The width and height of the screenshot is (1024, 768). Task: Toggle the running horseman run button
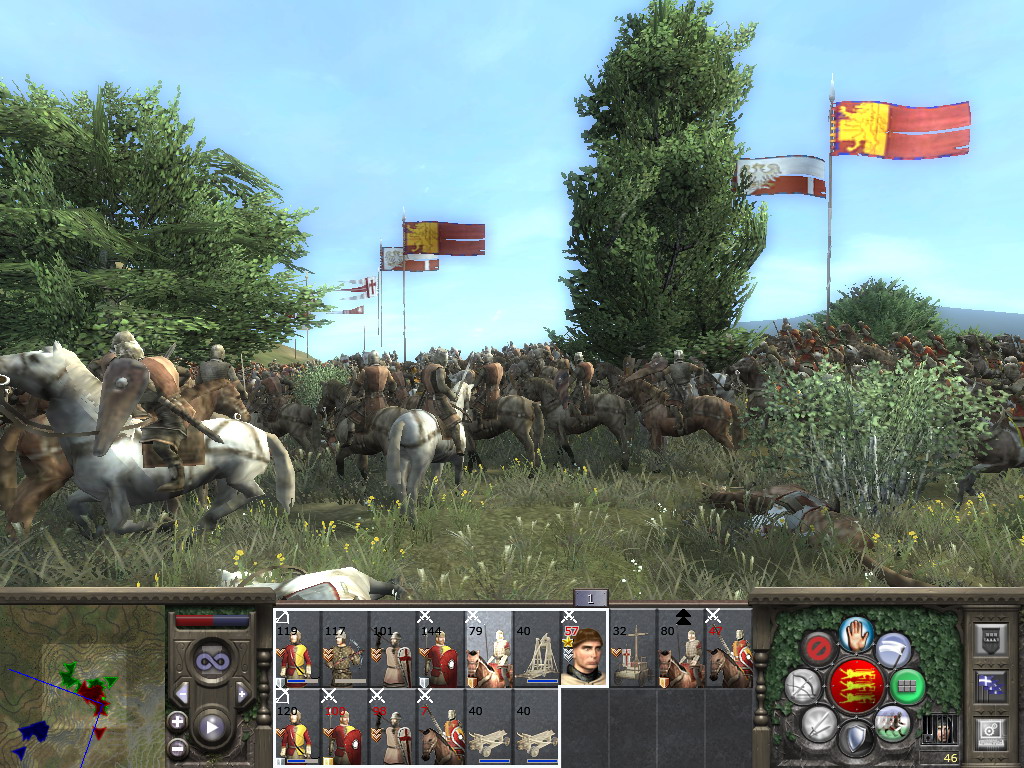(x=891, y=722)
